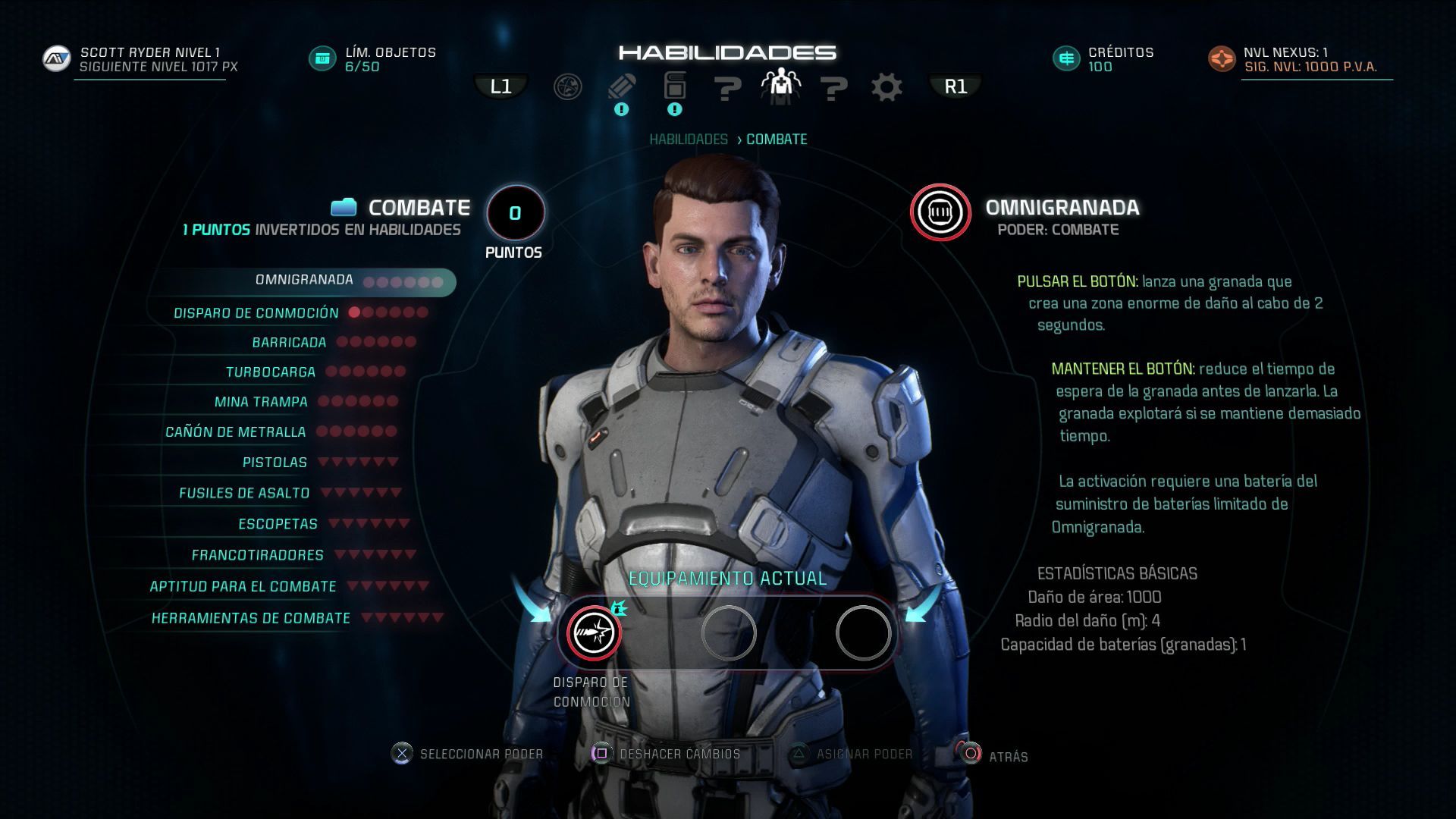Select the Omnigranada skill row

tap(305, 281)
